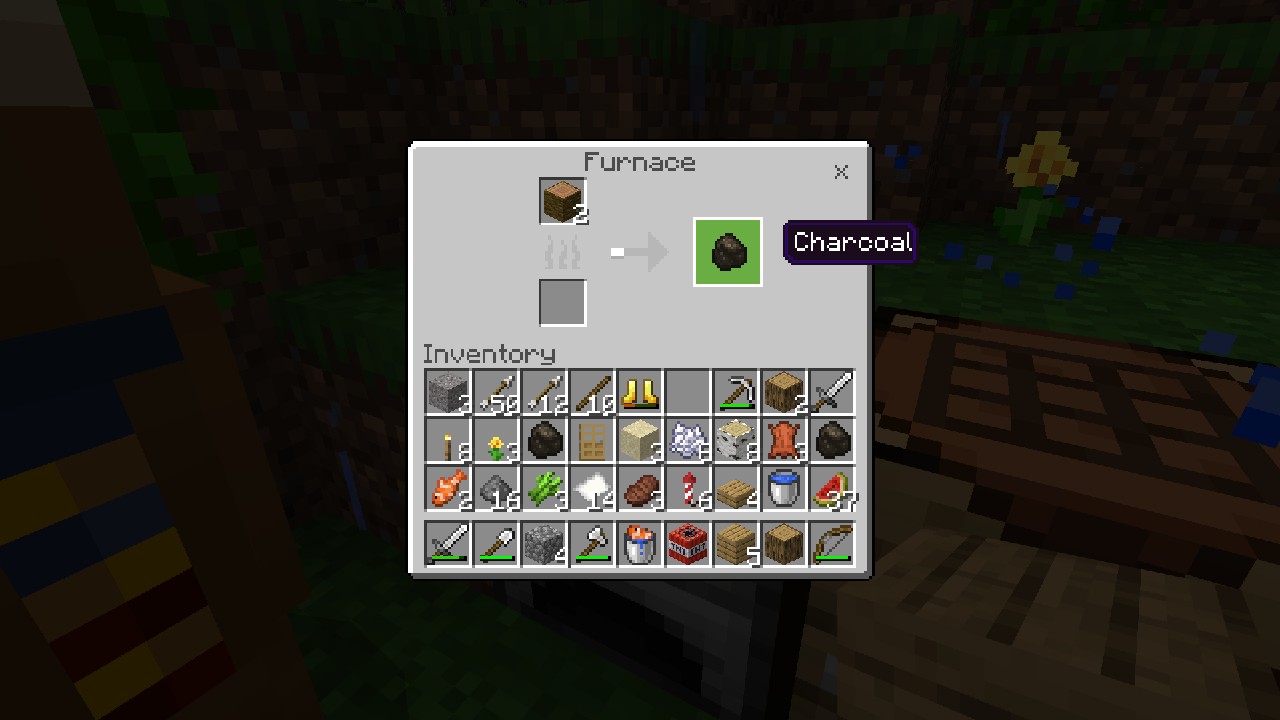Pick up the bucket of fish
This screenshot has width=1280, height=720.
tap(639, 543)
